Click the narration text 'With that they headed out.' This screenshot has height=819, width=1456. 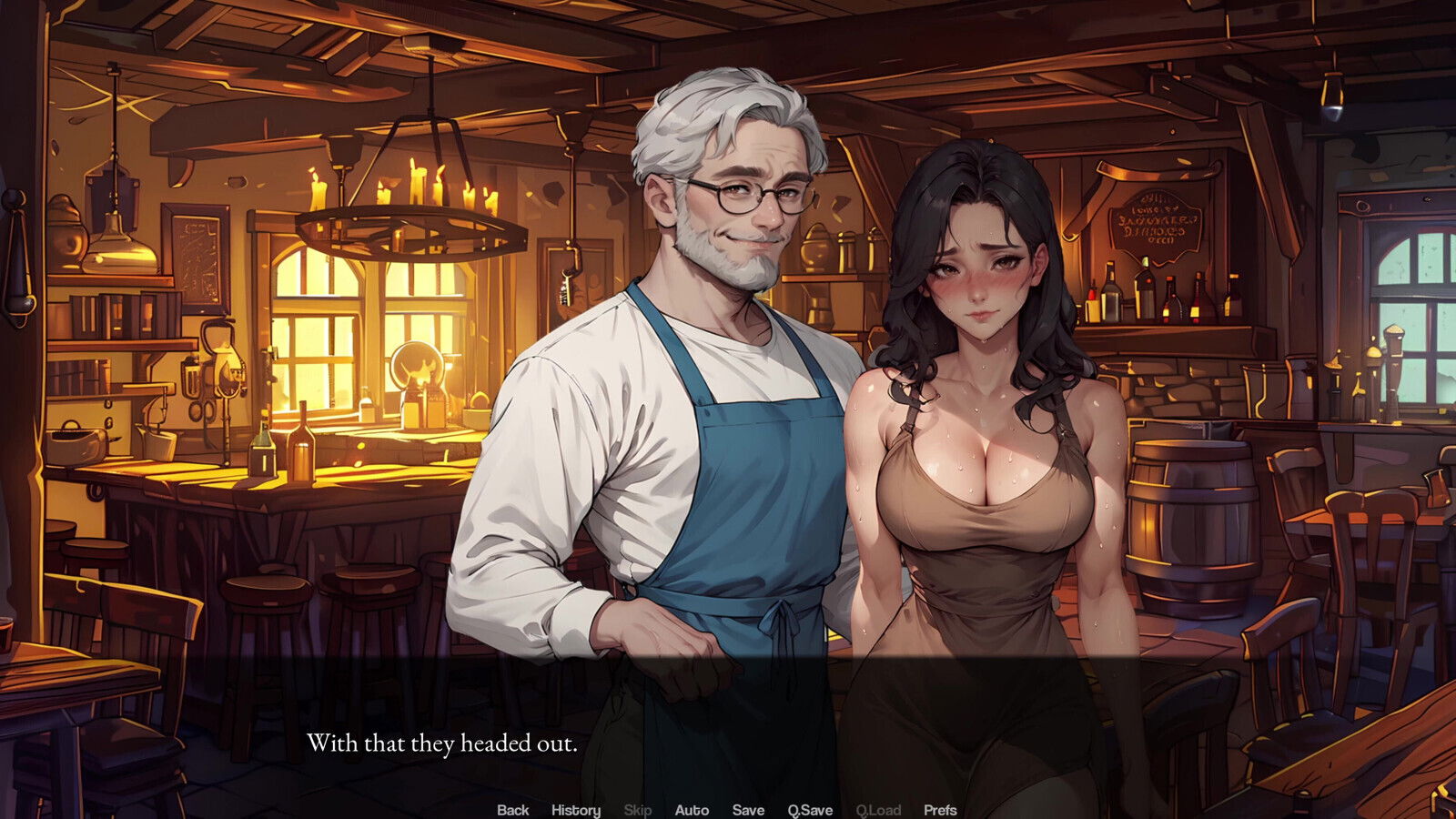(x=443, y=744)
